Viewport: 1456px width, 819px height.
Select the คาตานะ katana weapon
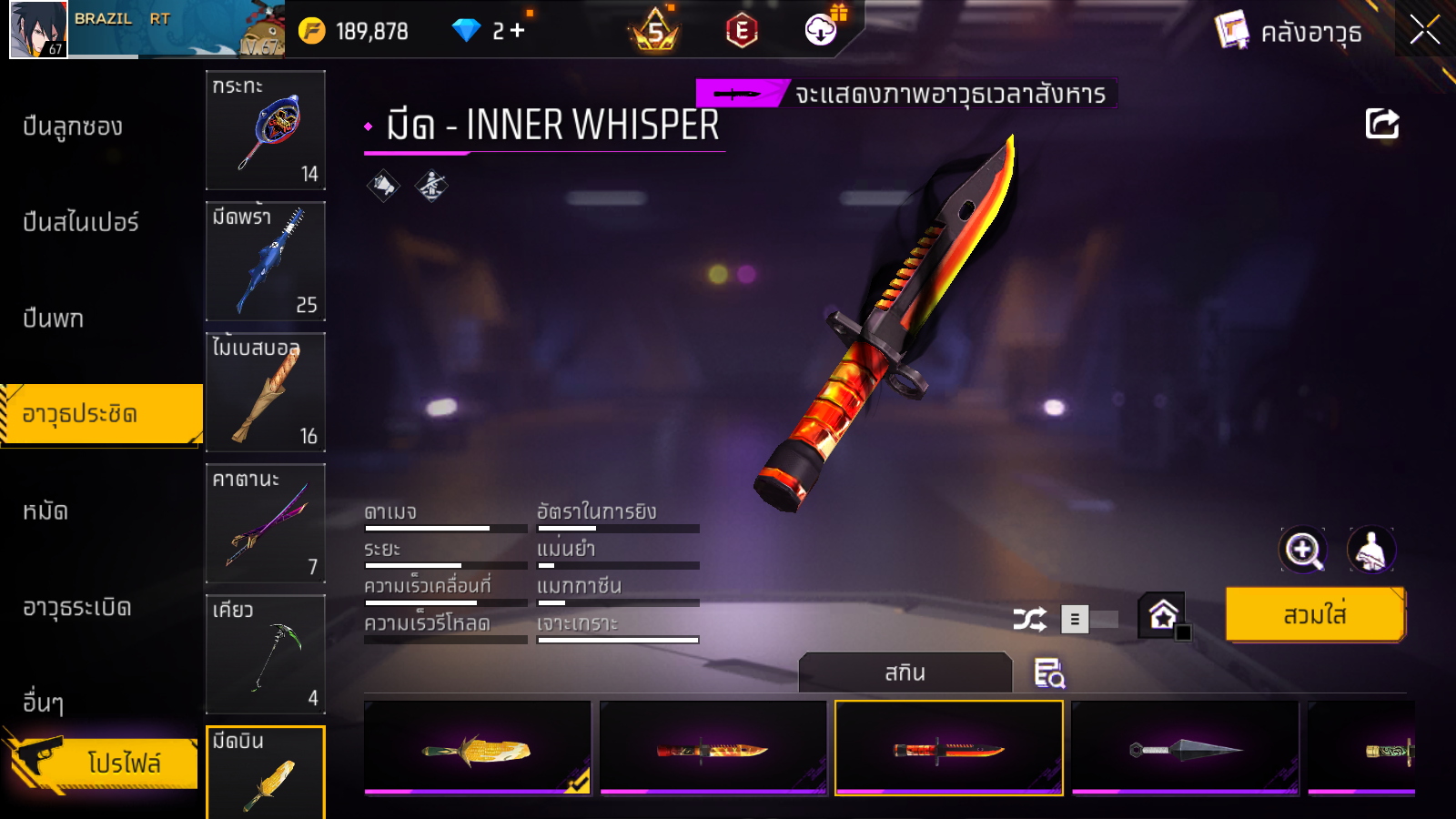click(266, 523)
